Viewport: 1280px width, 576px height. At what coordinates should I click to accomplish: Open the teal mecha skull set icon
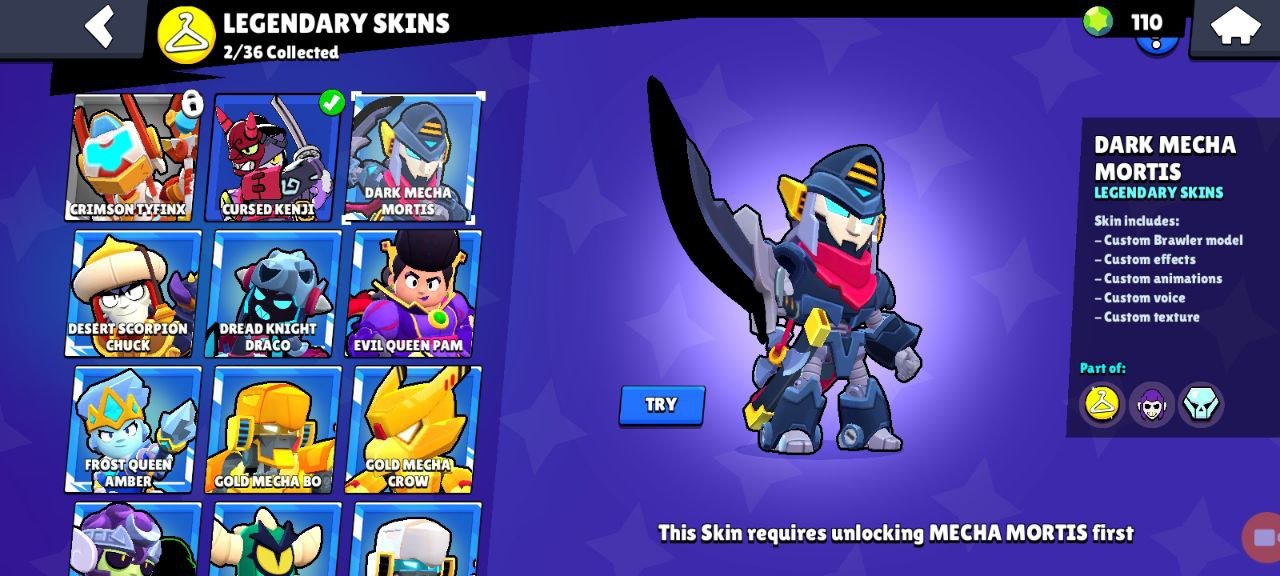pos(1201,404)
